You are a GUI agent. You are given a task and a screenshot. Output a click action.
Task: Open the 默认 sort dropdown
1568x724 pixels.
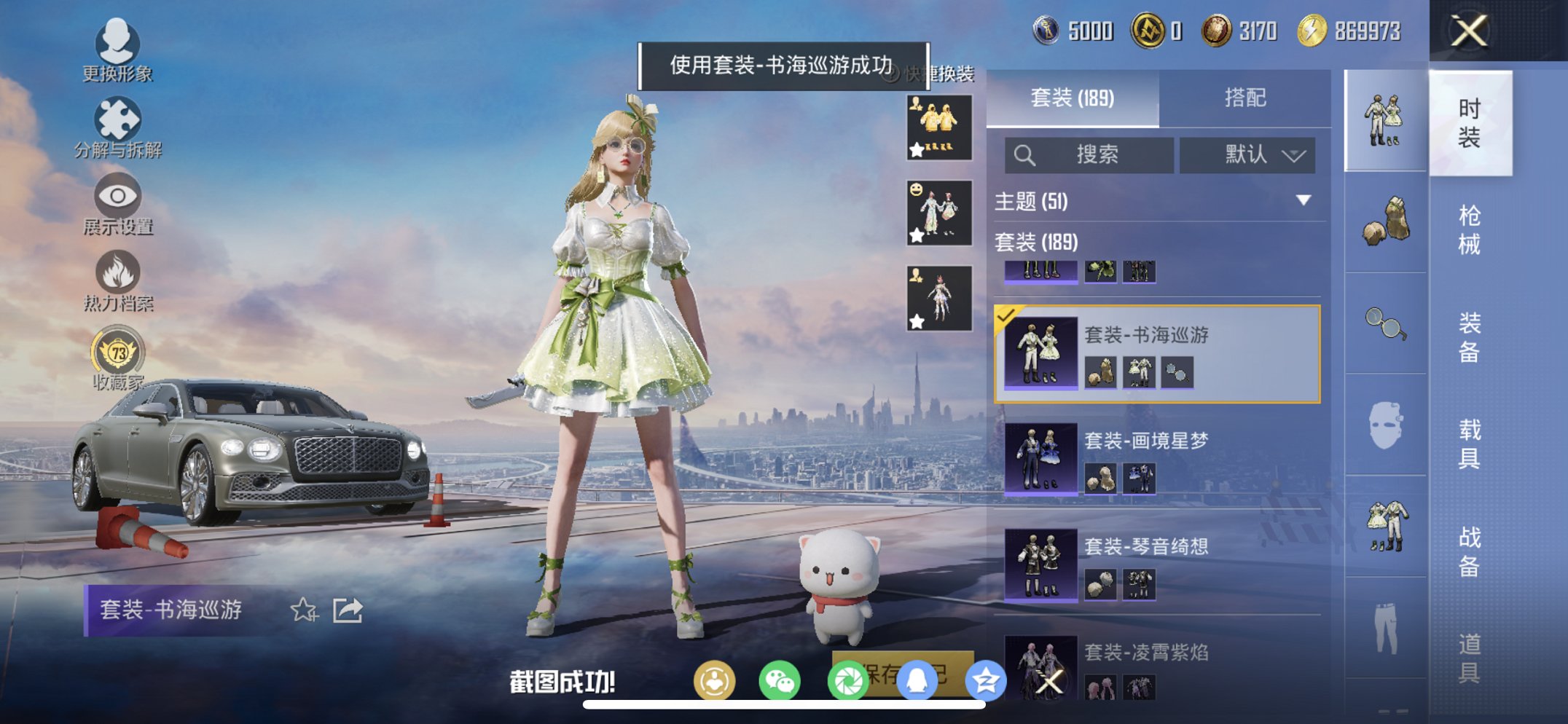1250,155
